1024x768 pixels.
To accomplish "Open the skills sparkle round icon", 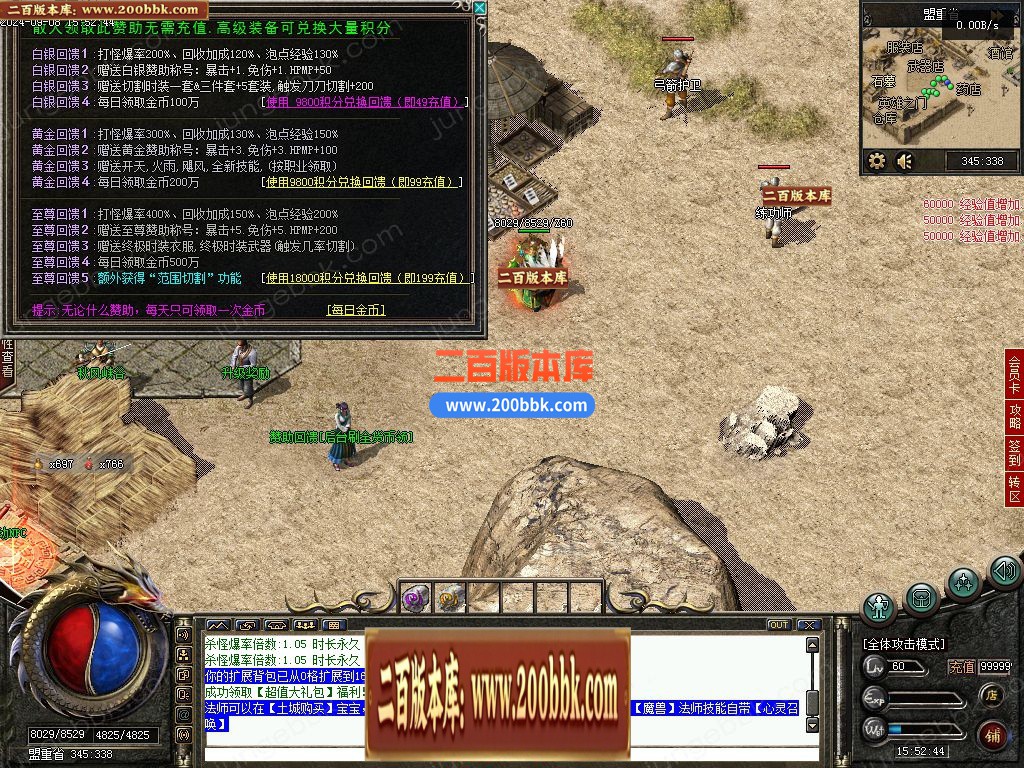I will [963, 582].
